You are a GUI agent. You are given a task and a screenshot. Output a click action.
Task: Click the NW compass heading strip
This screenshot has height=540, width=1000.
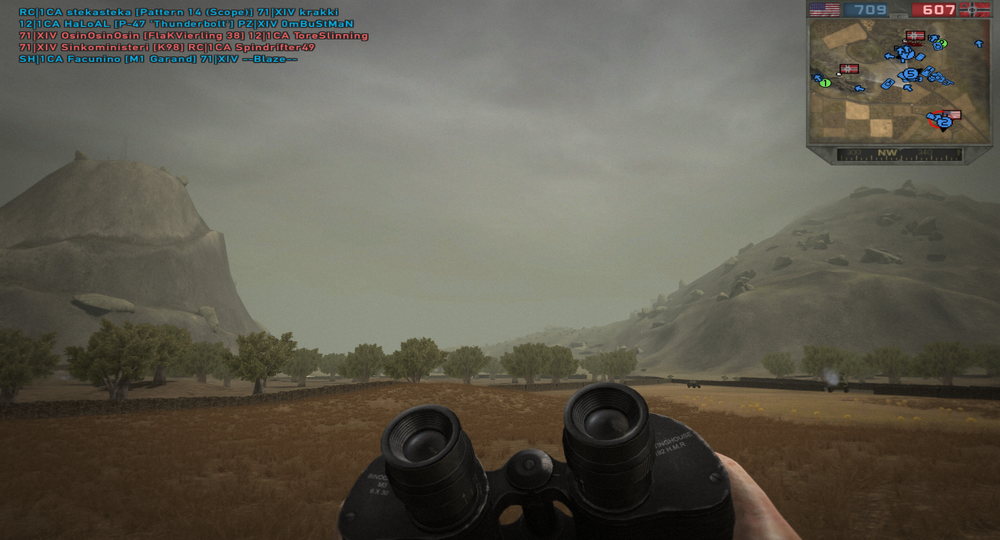coord(886,154)
